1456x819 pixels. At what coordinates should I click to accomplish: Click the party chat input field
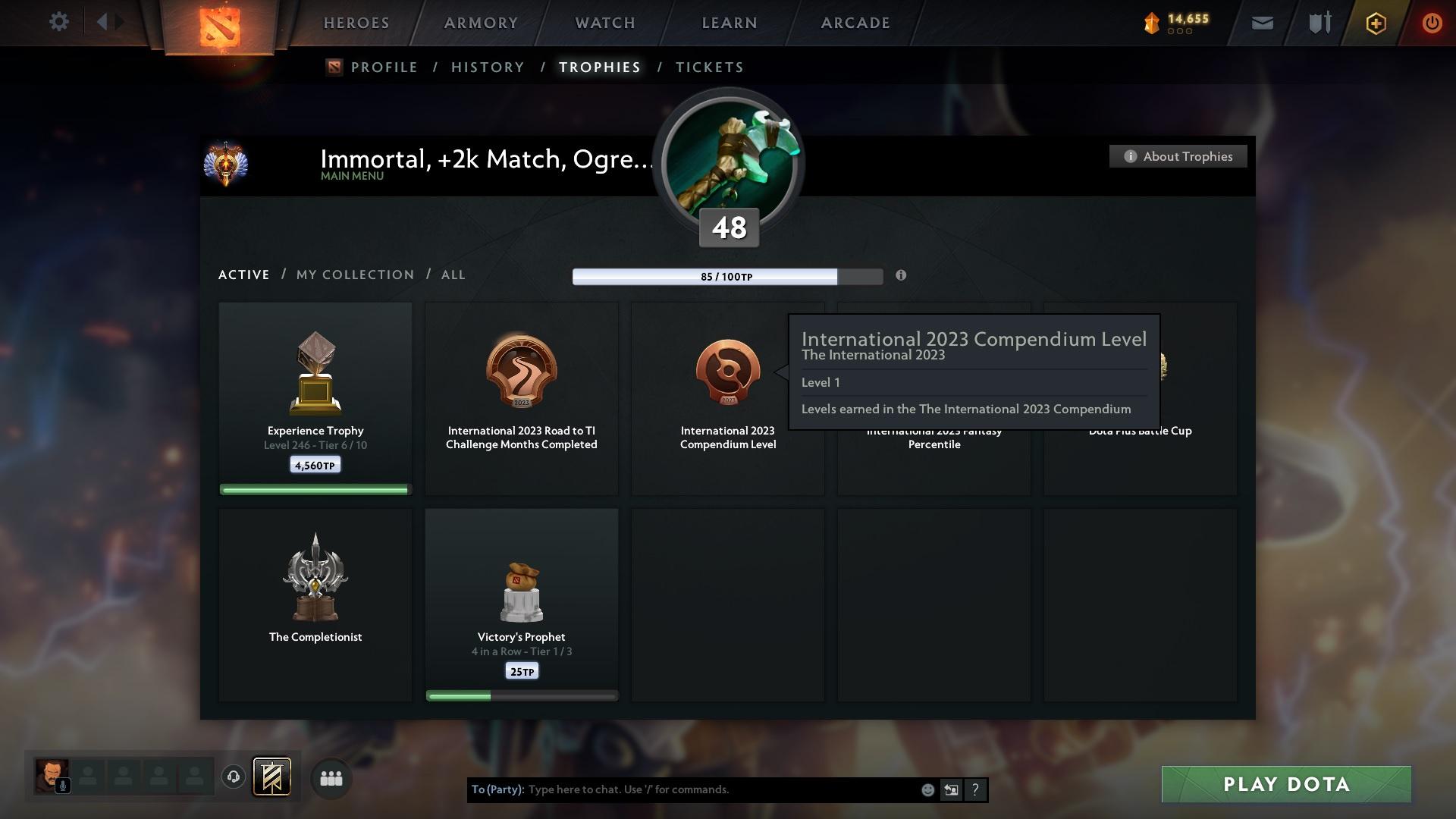[x=682, y=789]
